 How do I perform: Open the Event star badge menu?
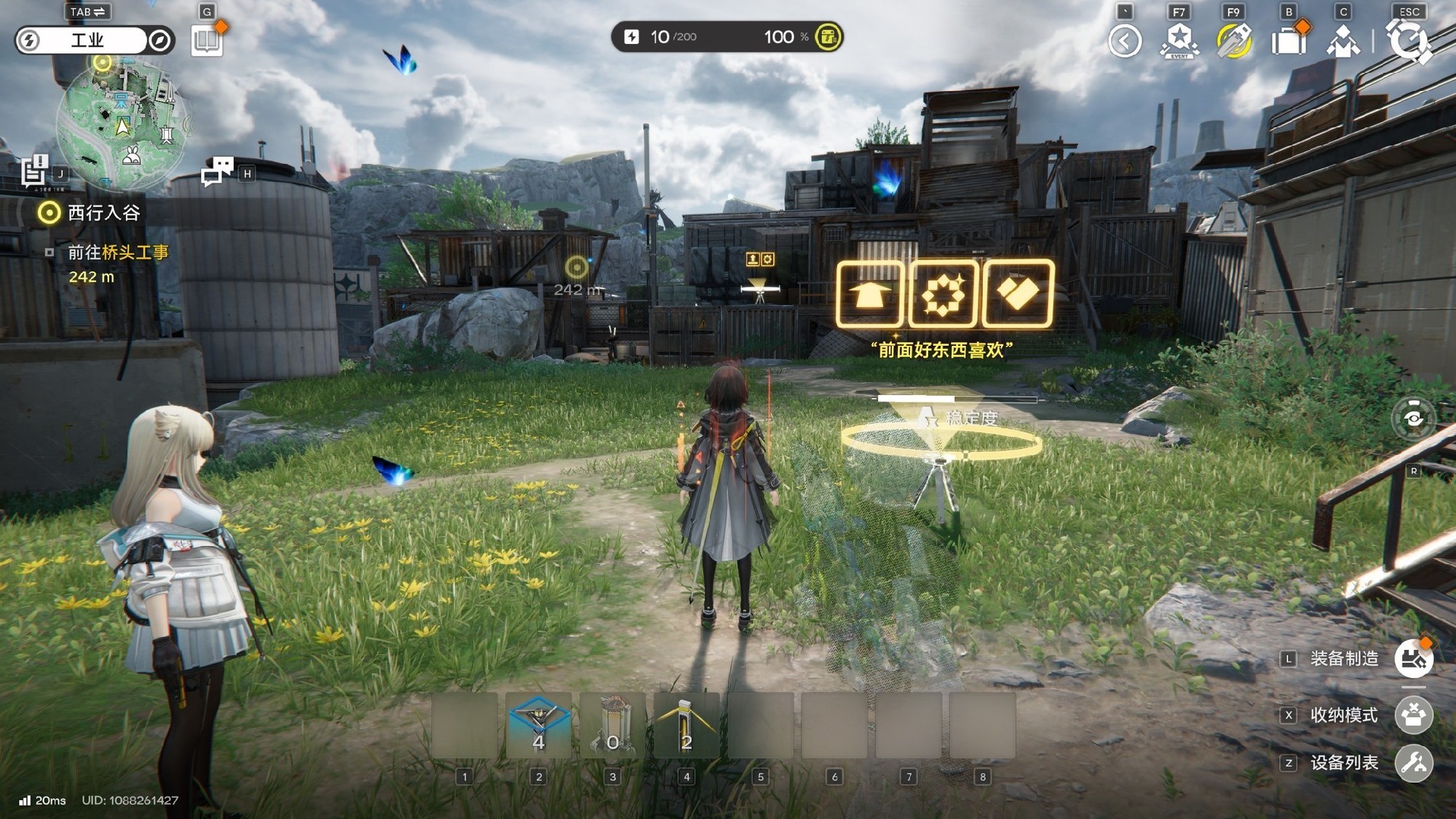1179,41
